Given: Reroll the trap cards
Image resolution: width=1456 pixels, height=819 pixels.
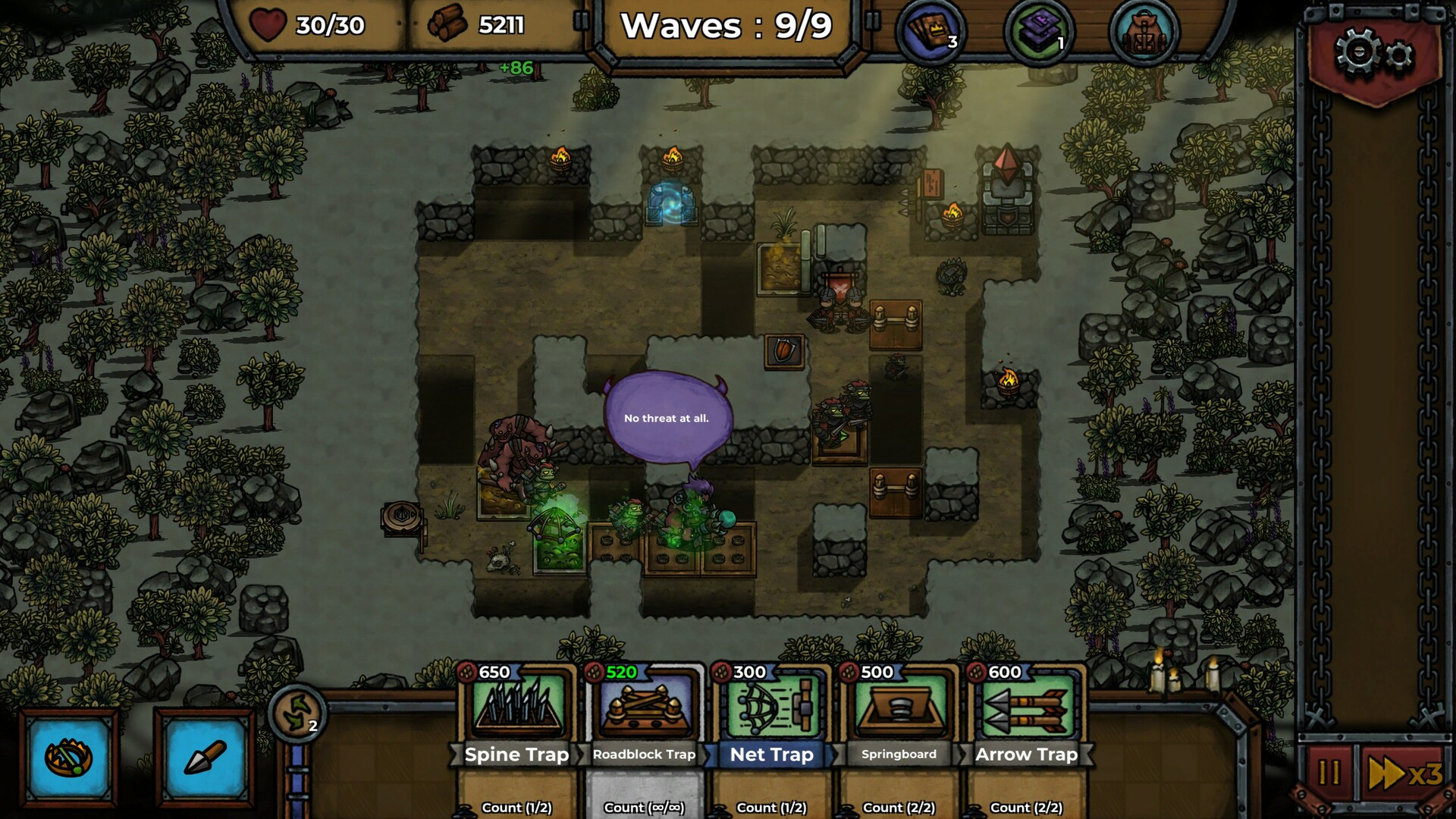Looking at the screenshot, I should point(297,713).
